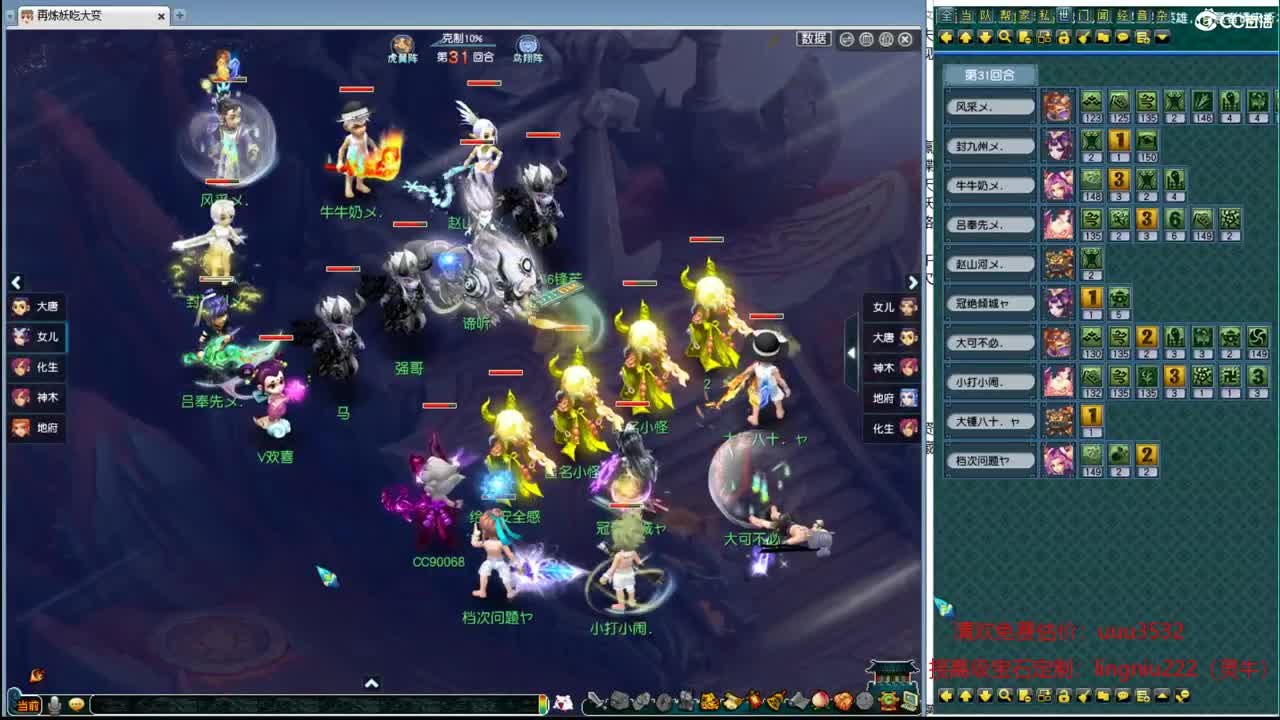Collapse the bottom panel with the up arrow

tap(372, 684)
